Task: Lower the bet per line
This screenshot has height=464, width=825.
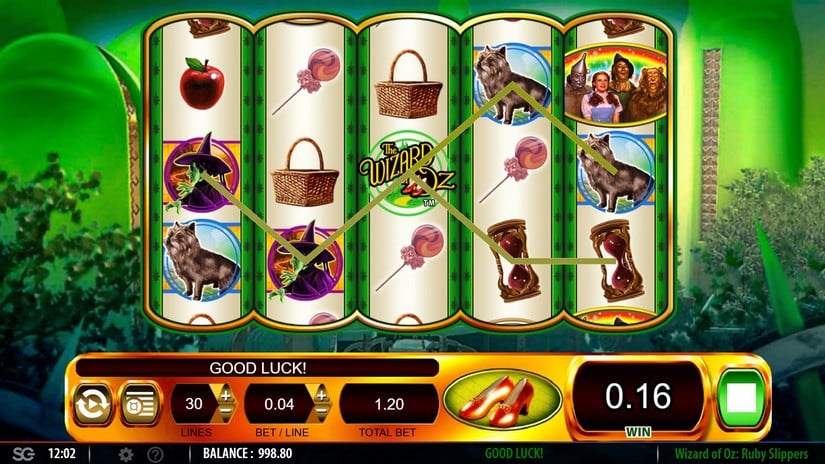Action: (x=321, y=413)
